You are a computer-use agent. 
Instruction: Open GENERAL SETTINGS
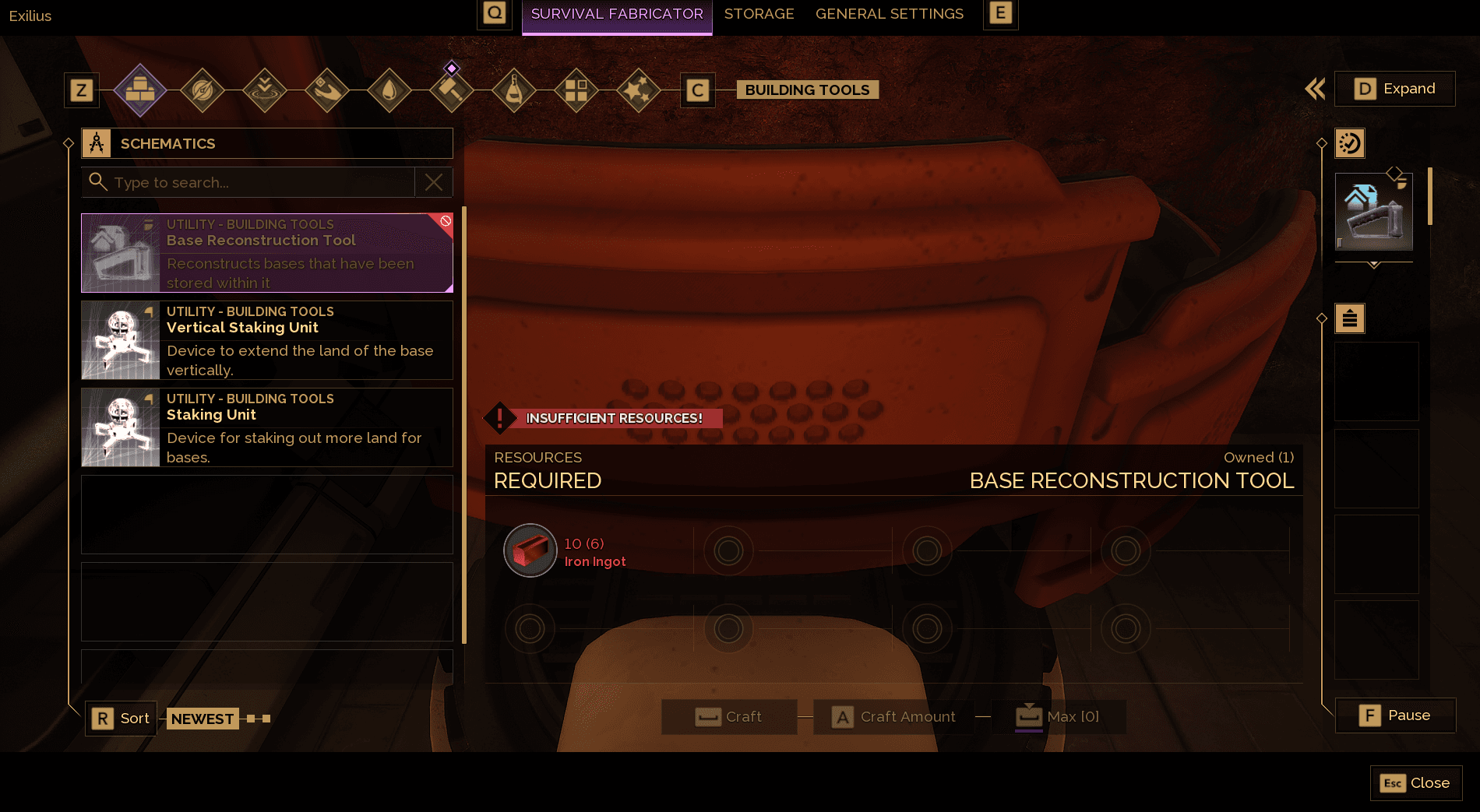click(889, 13)
